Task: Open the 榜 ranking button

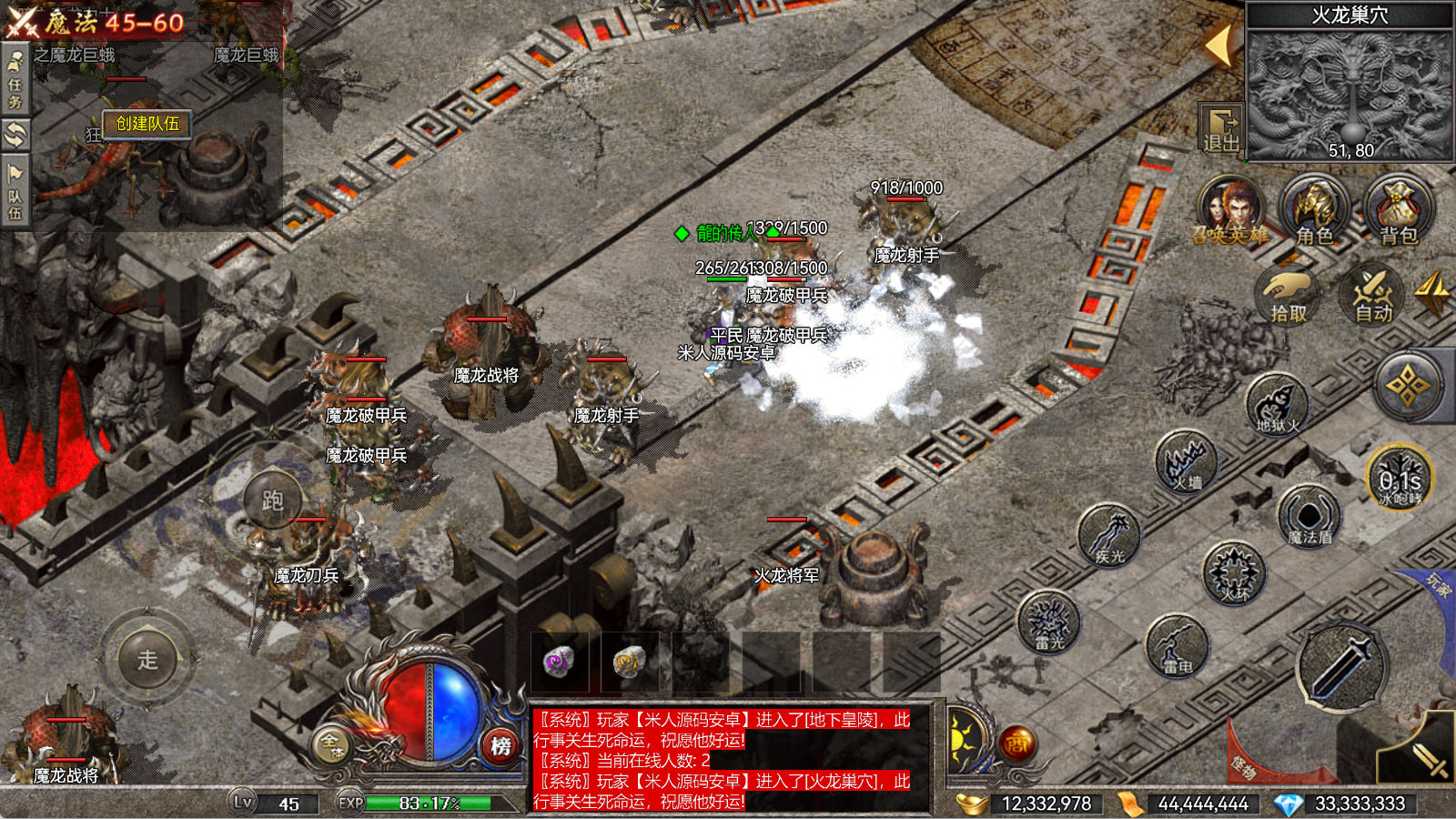Action: (500, 746)
